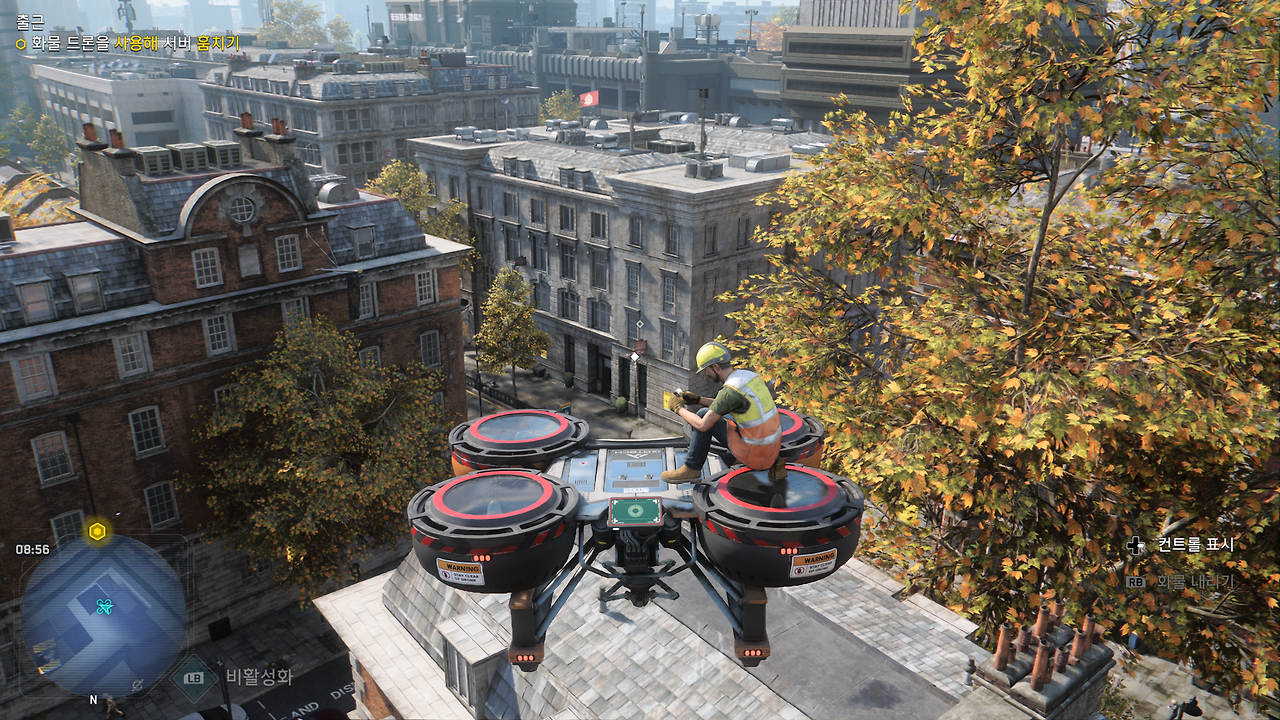Click the circular minimap in bottom-left corner
Image resolution: width=1280 pixels, height=720 pixels.
click(x=100, y=615)
